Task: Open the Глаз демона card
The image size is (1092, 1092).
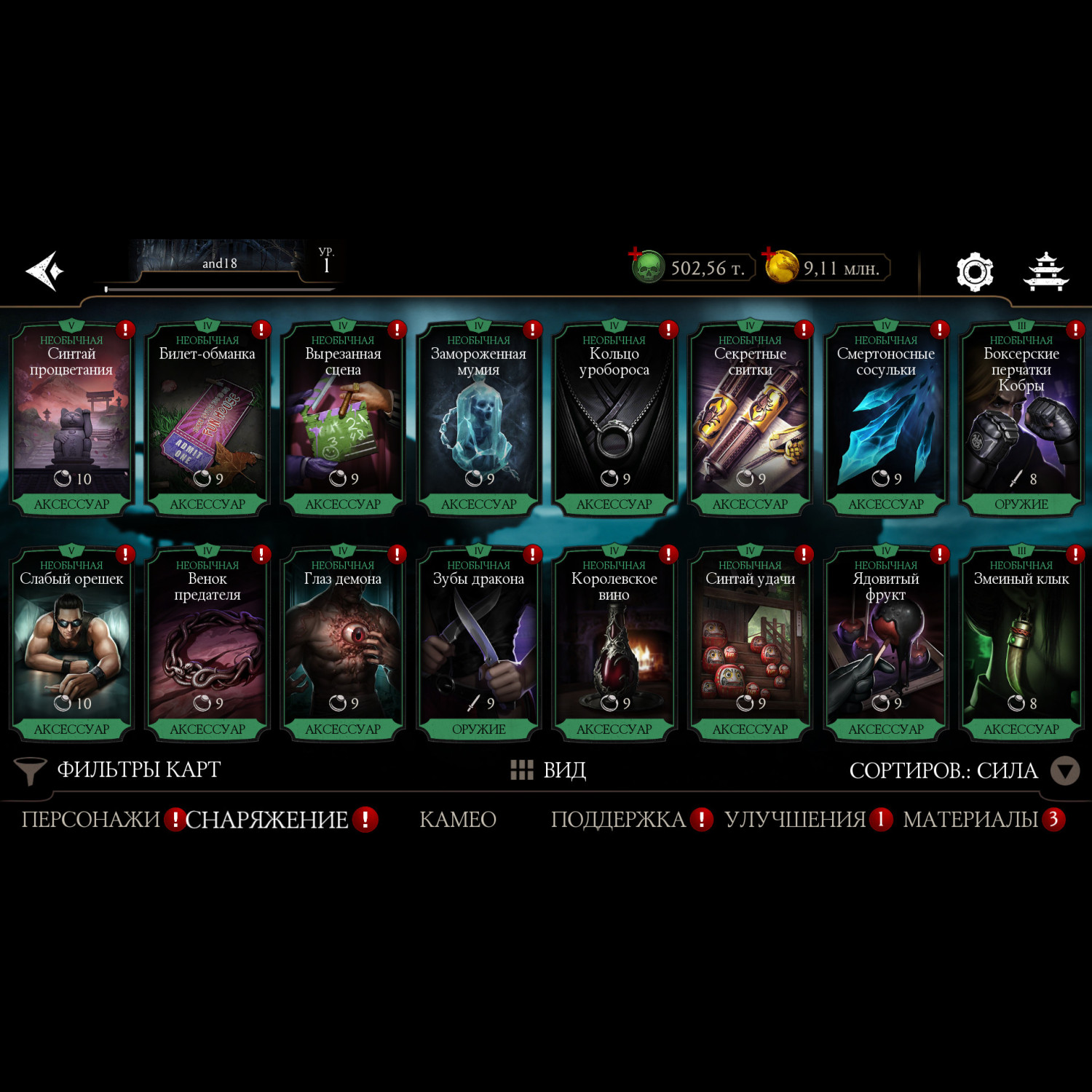Action: point(343,645)
